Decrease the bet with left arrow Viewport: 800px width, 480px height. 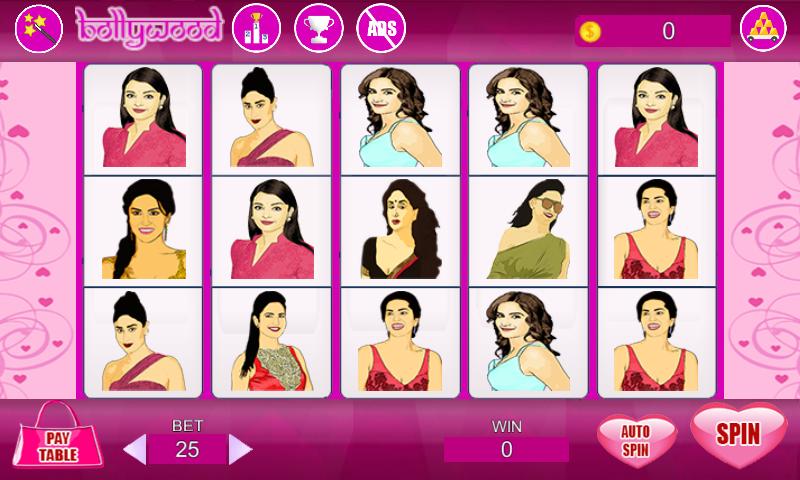tap(134, 449)
